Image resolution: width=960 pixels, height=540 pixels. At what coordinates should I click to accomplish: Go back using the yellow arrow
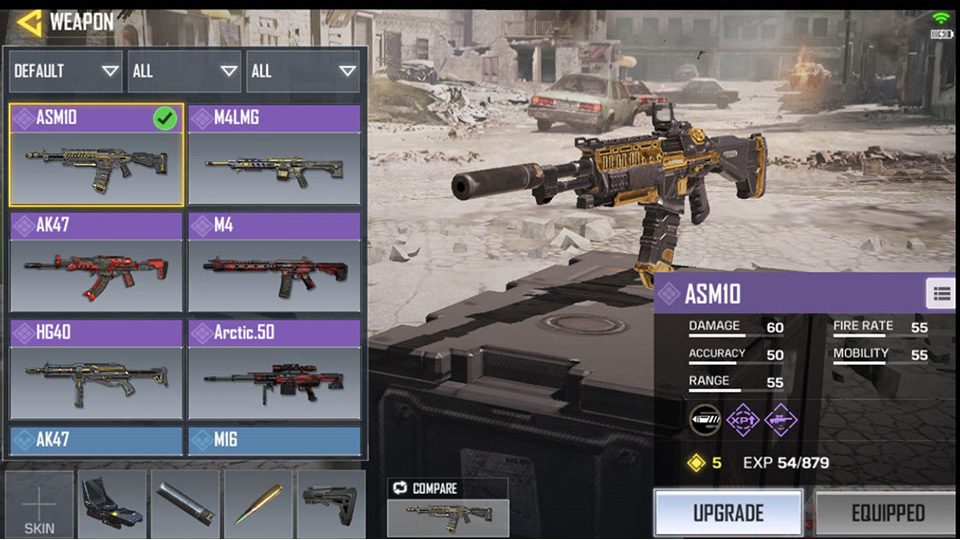[x=28, y=21]
